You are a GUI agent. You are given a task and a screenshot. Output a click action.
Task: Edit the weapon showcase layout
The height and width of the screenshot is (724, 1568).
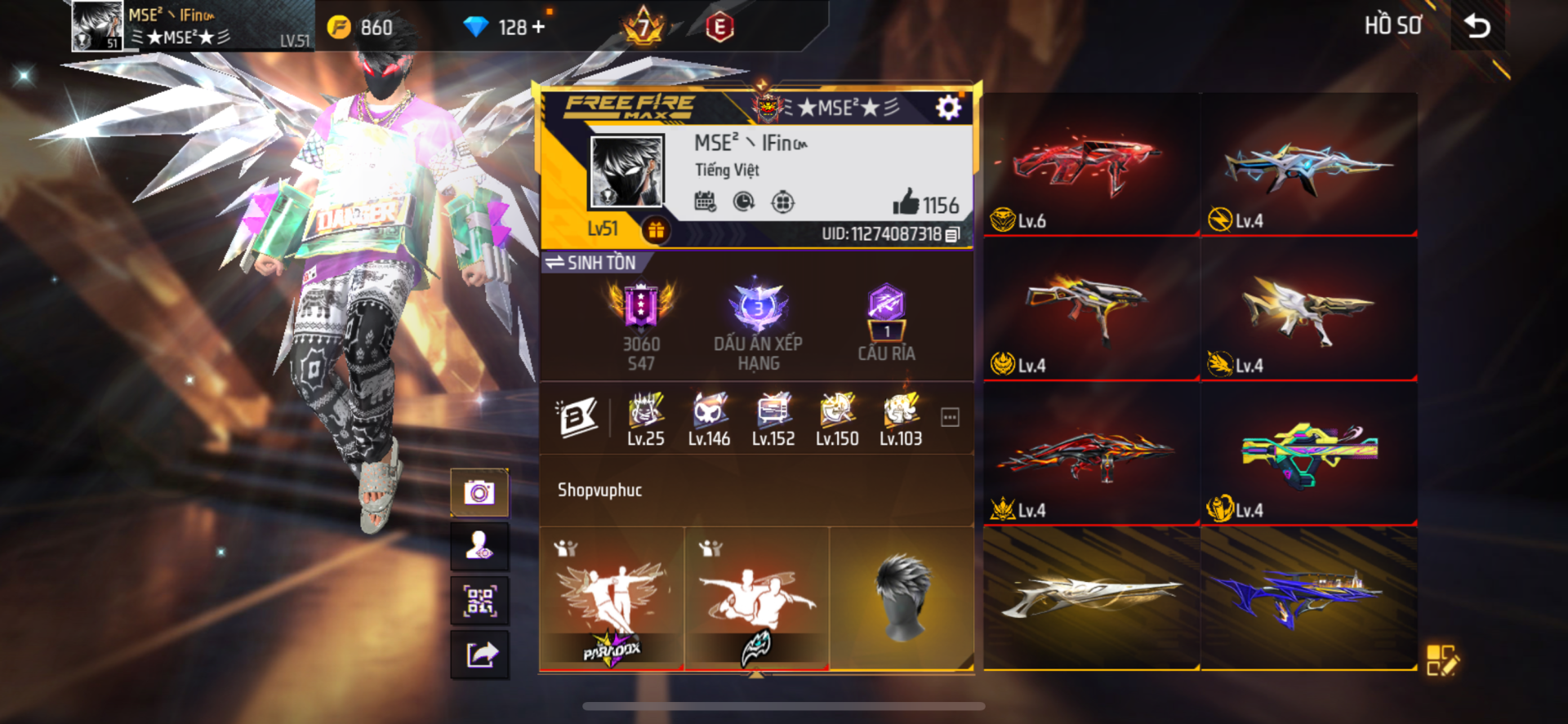(x=1441, y=660)
